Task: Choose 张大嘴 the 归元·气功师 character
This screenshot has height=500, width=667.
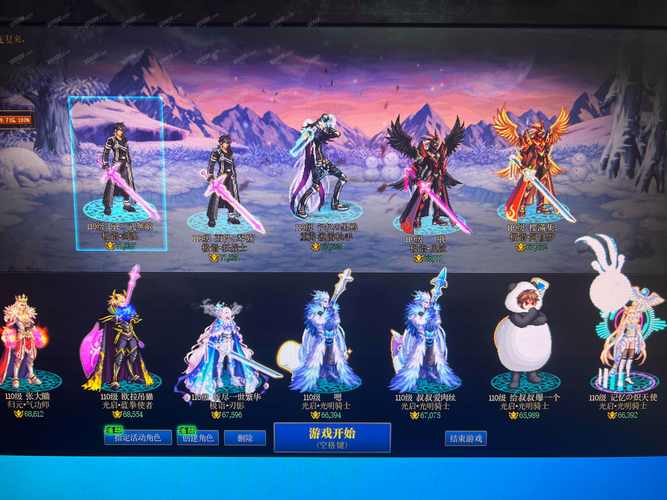Action: pyautogui.click(x=24, y=340)
